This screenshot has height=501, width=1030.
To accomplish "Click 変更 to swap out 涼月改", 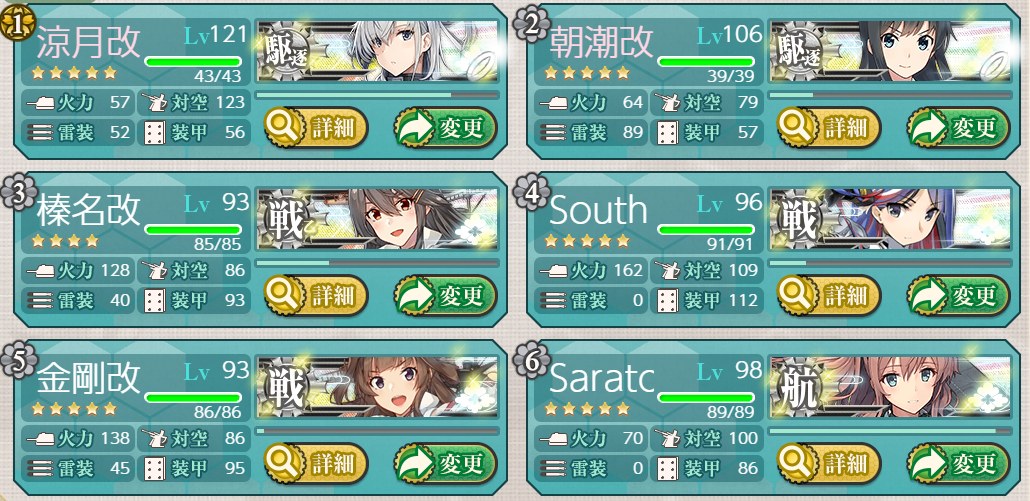I will [445, 128].
